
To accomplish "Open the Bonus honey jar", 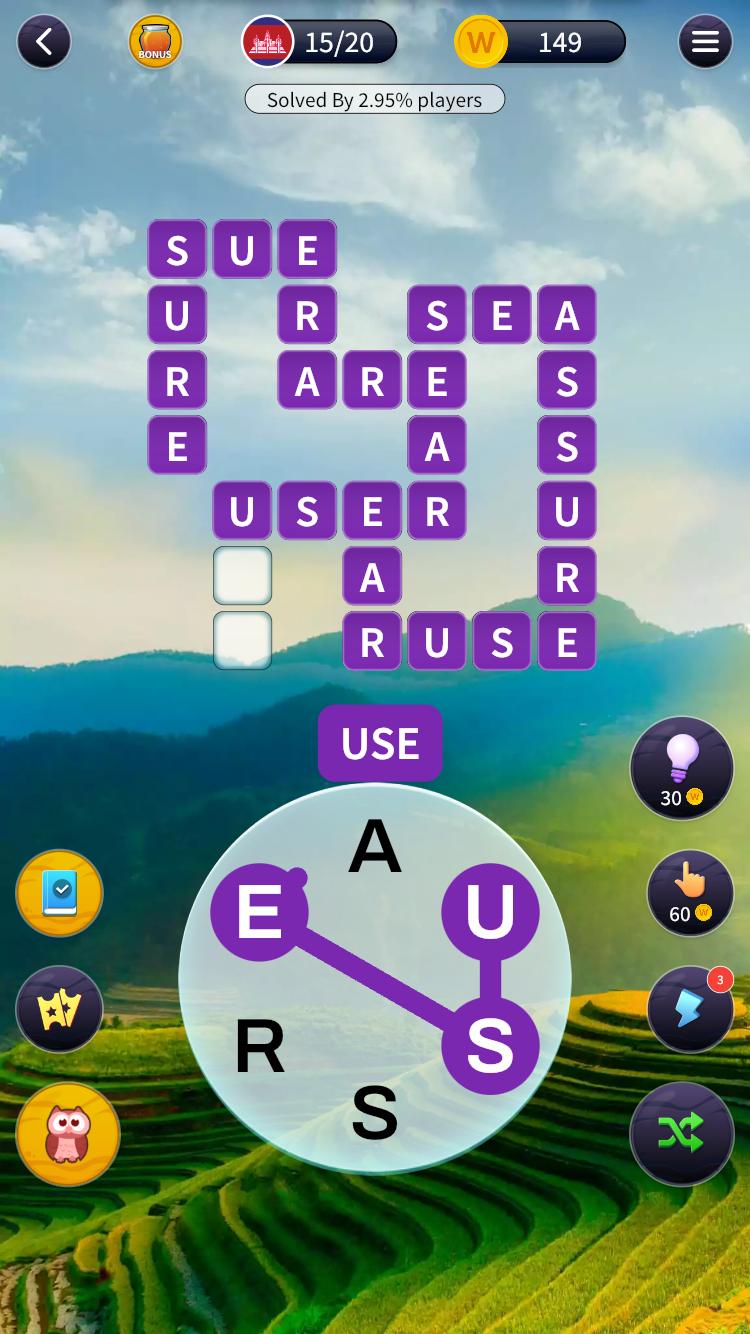I will [155, 42].
